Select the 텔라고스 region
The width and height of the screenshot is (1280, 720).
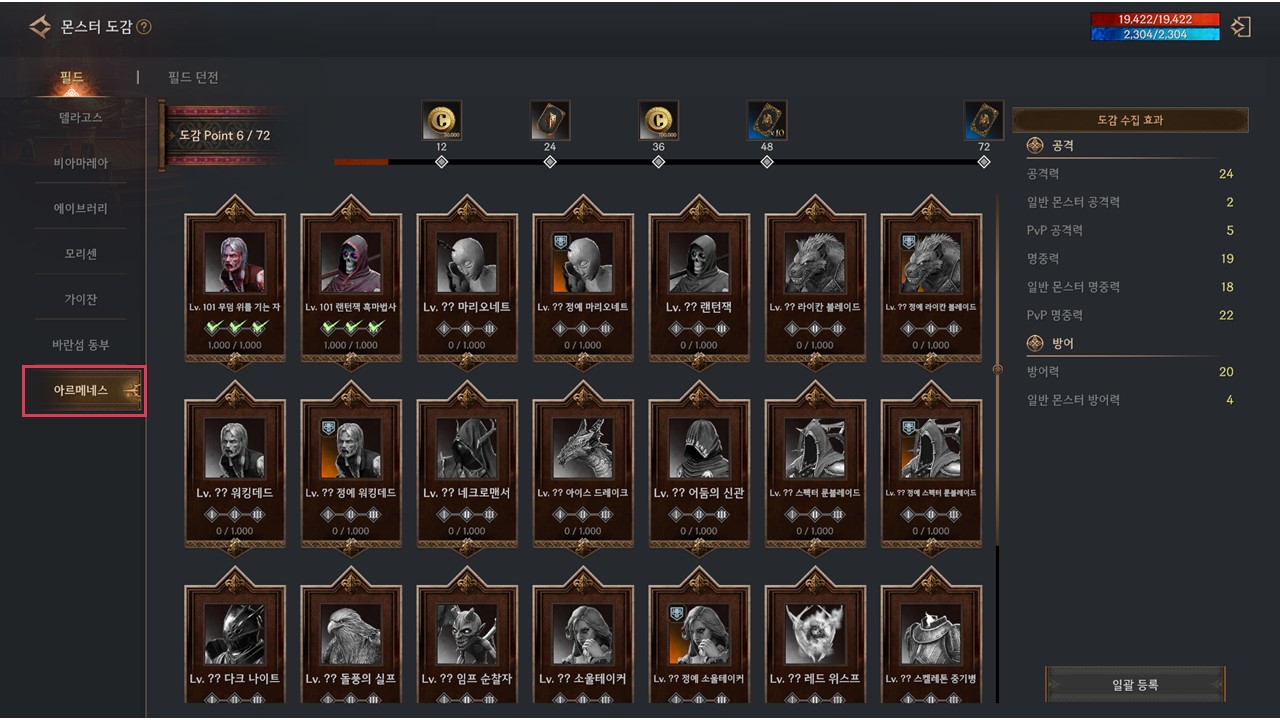coord(80,117)
